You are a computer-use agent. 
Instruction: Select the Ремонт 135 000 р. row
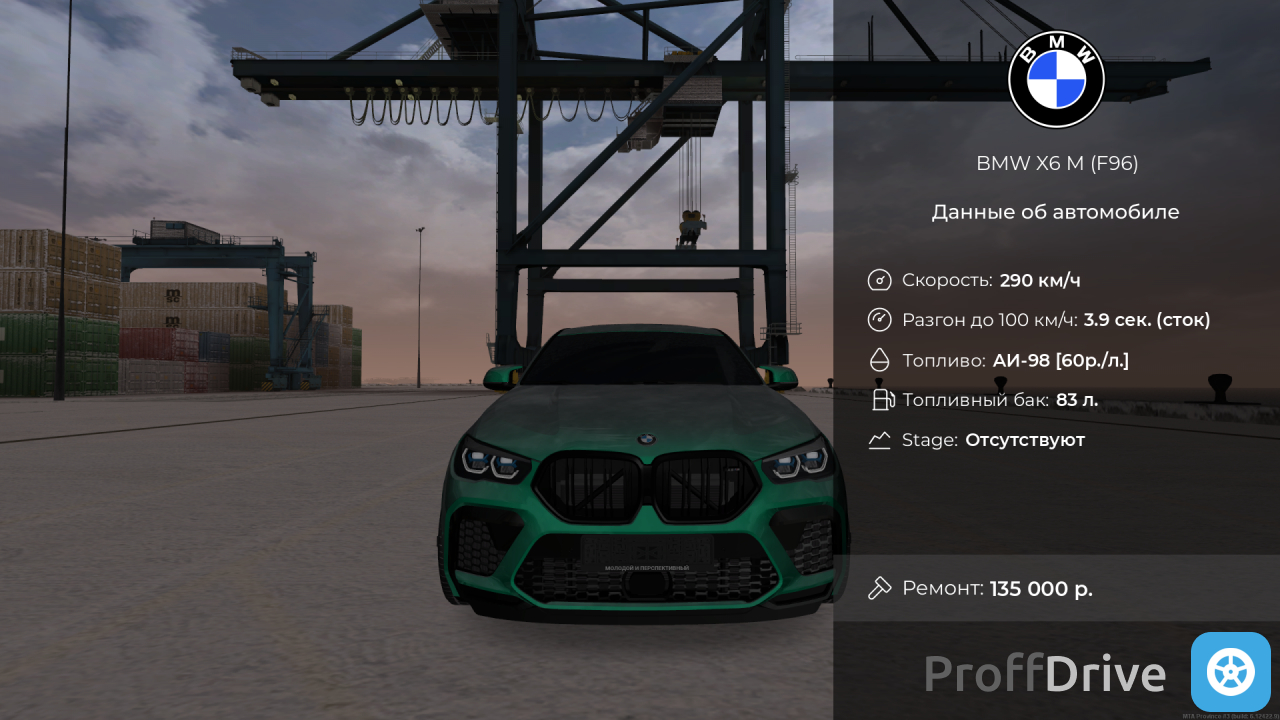[1056, 588]
